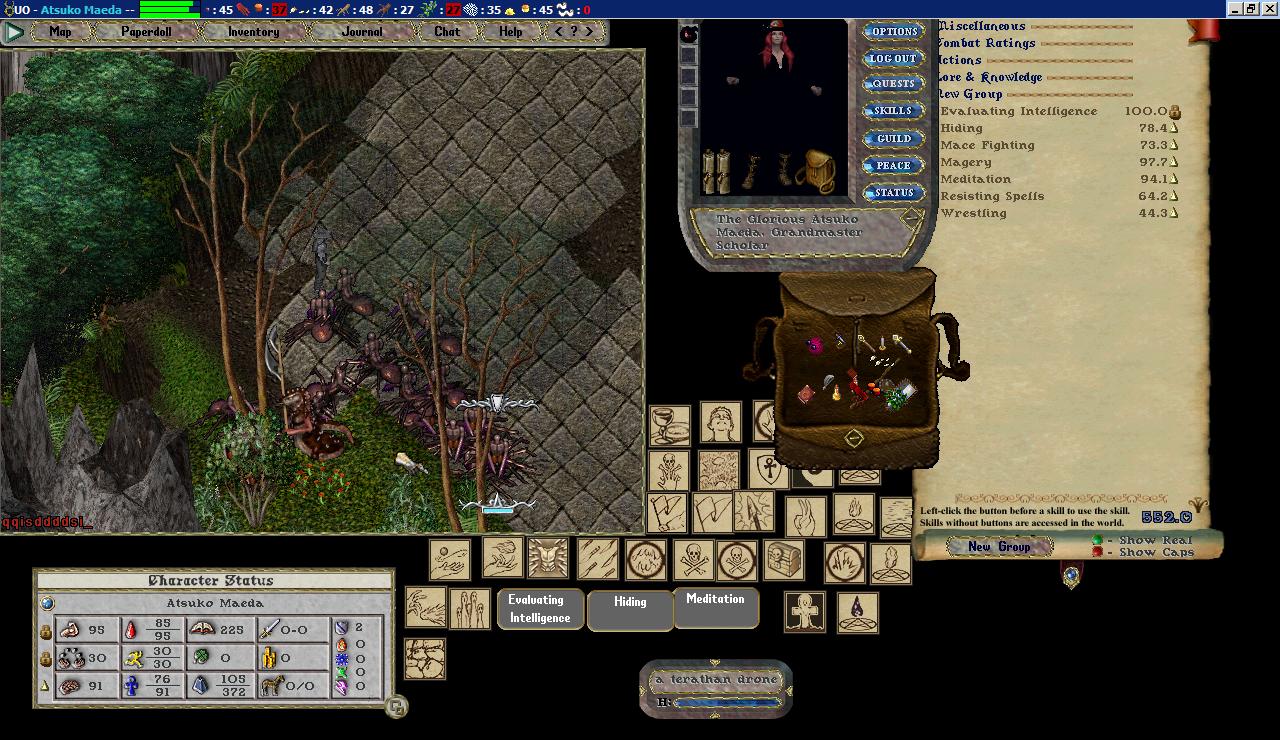Screen dimensions: 1280x740
Task: Click the paperdoll OPTIONS button
Action: click(893, 32)
